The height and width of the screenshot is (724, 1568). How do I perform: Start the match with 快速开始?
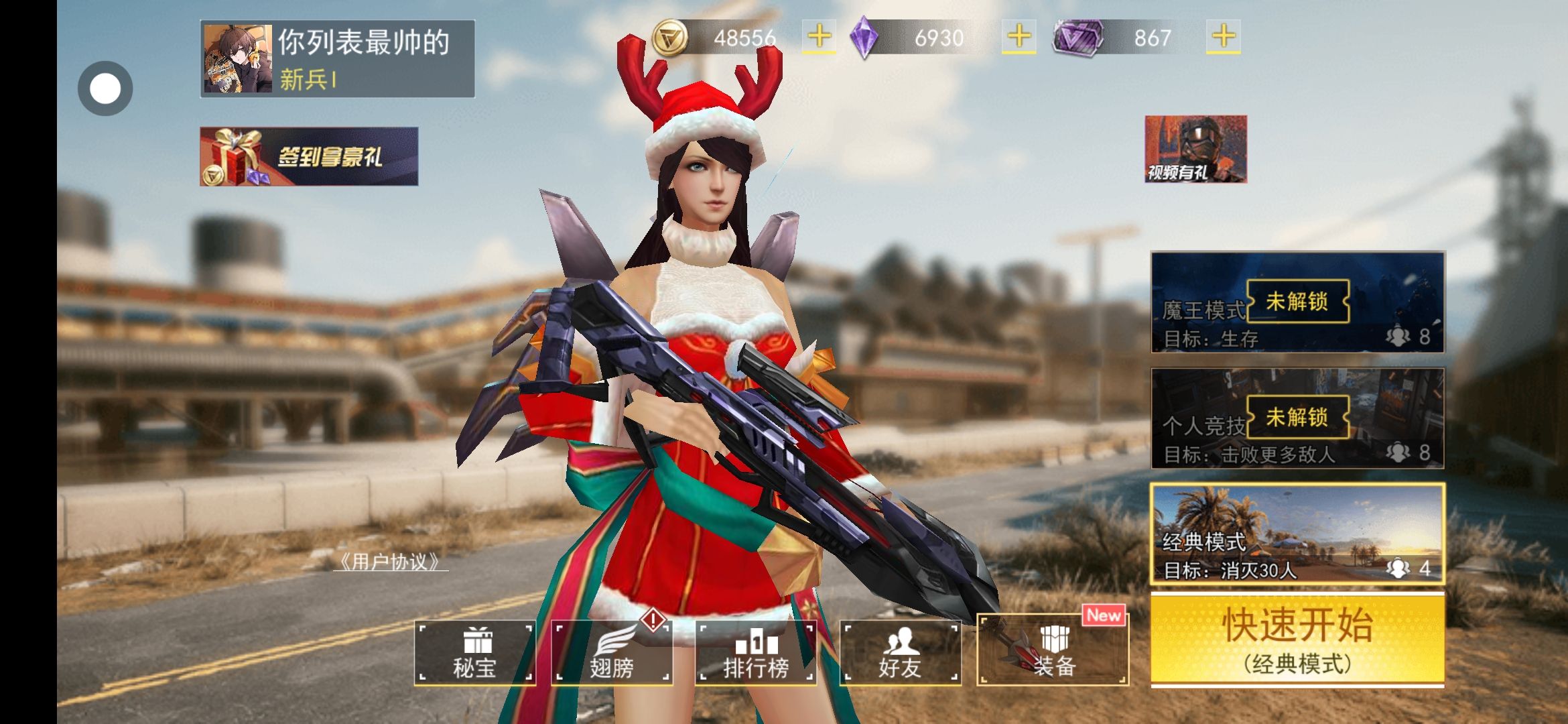pyautogui.click(x=1297, y=640)
